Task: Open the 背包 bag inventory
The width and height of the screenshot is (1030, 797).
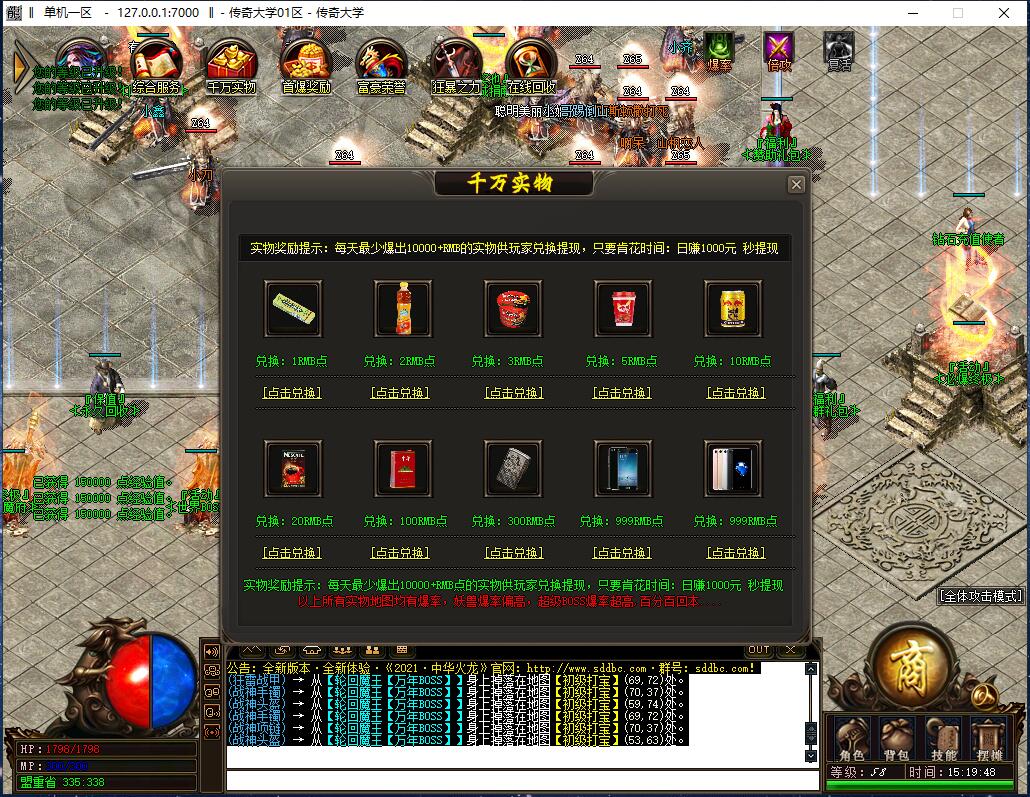Action: [896, 741]
